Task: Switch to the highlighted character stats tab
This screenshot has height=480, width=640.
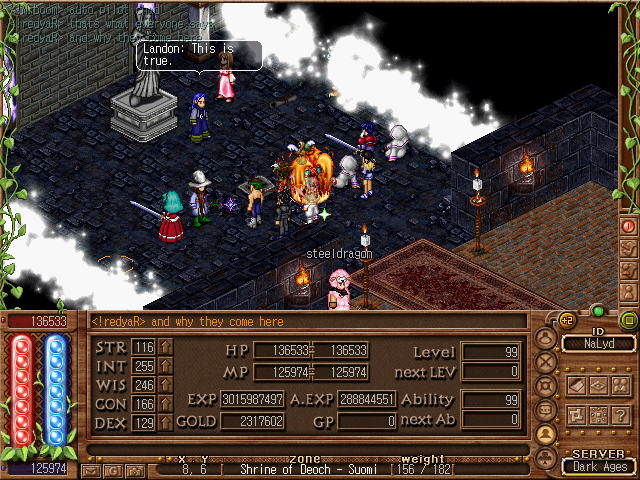Action: click(x=546, y=434)
